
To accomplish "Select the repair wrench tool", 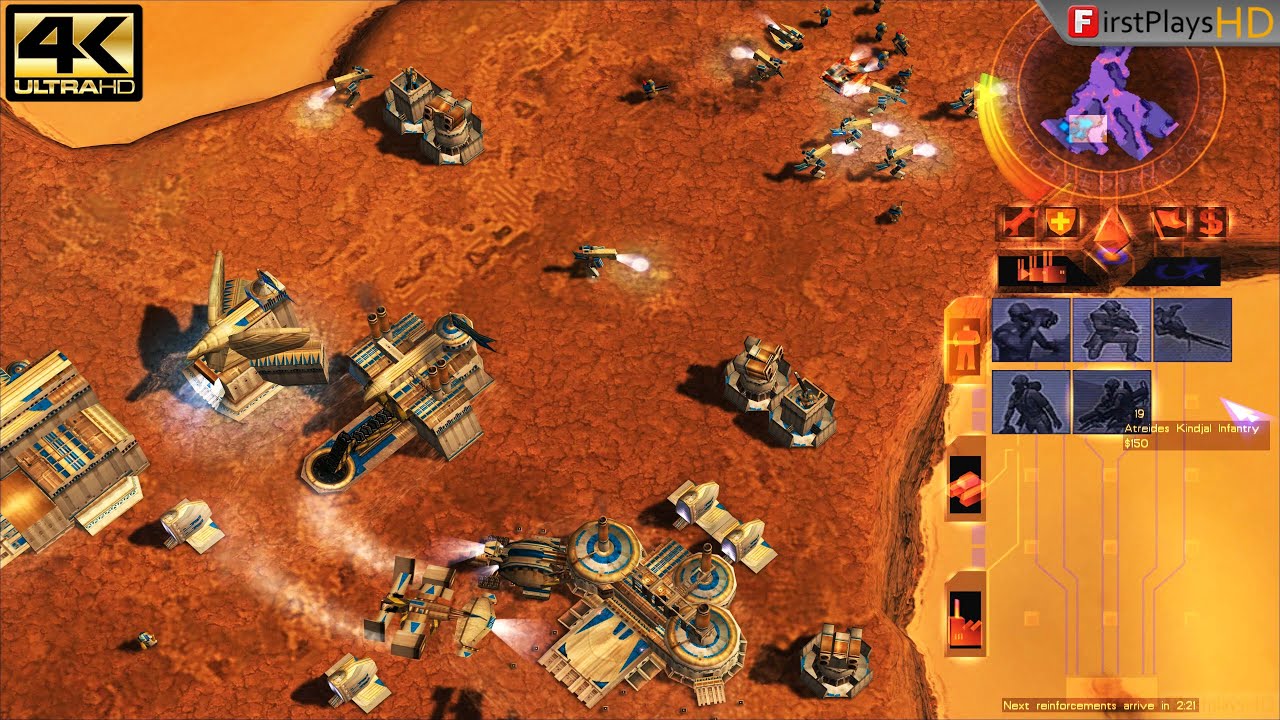I will click(x=1016, y=222).
